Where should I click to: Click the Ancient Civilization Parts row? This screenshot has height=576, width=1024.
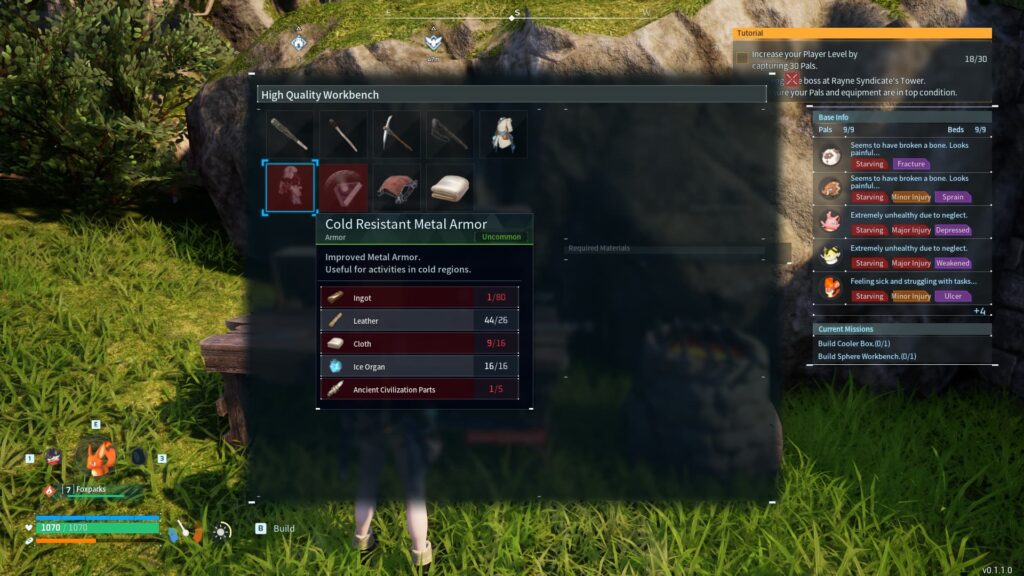coord(420,389)
